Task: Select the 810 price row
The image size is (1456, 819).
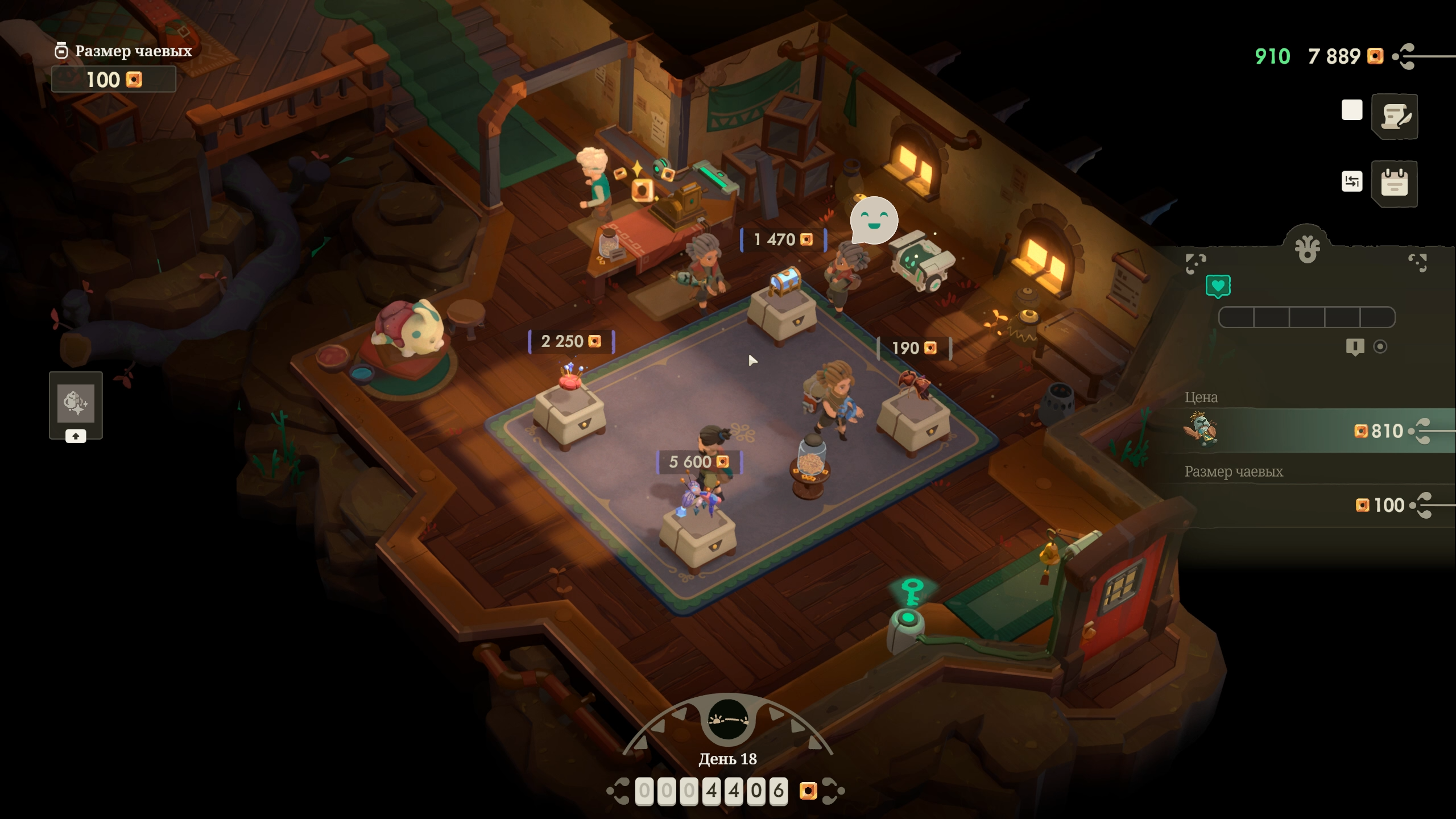Action: 1308,431
